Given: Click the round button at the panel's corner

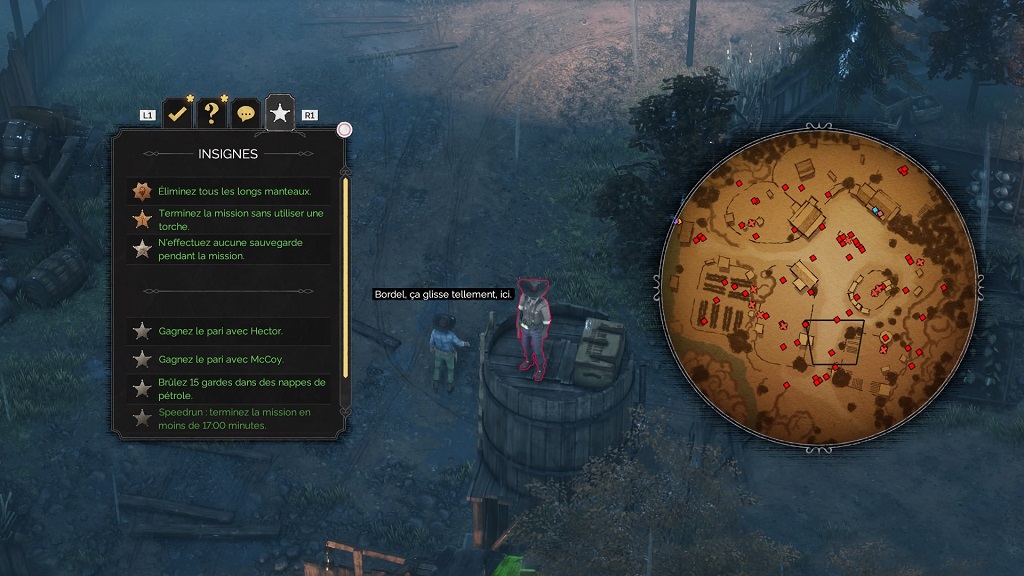Looking at the screenshot, I should coord(345,129).
